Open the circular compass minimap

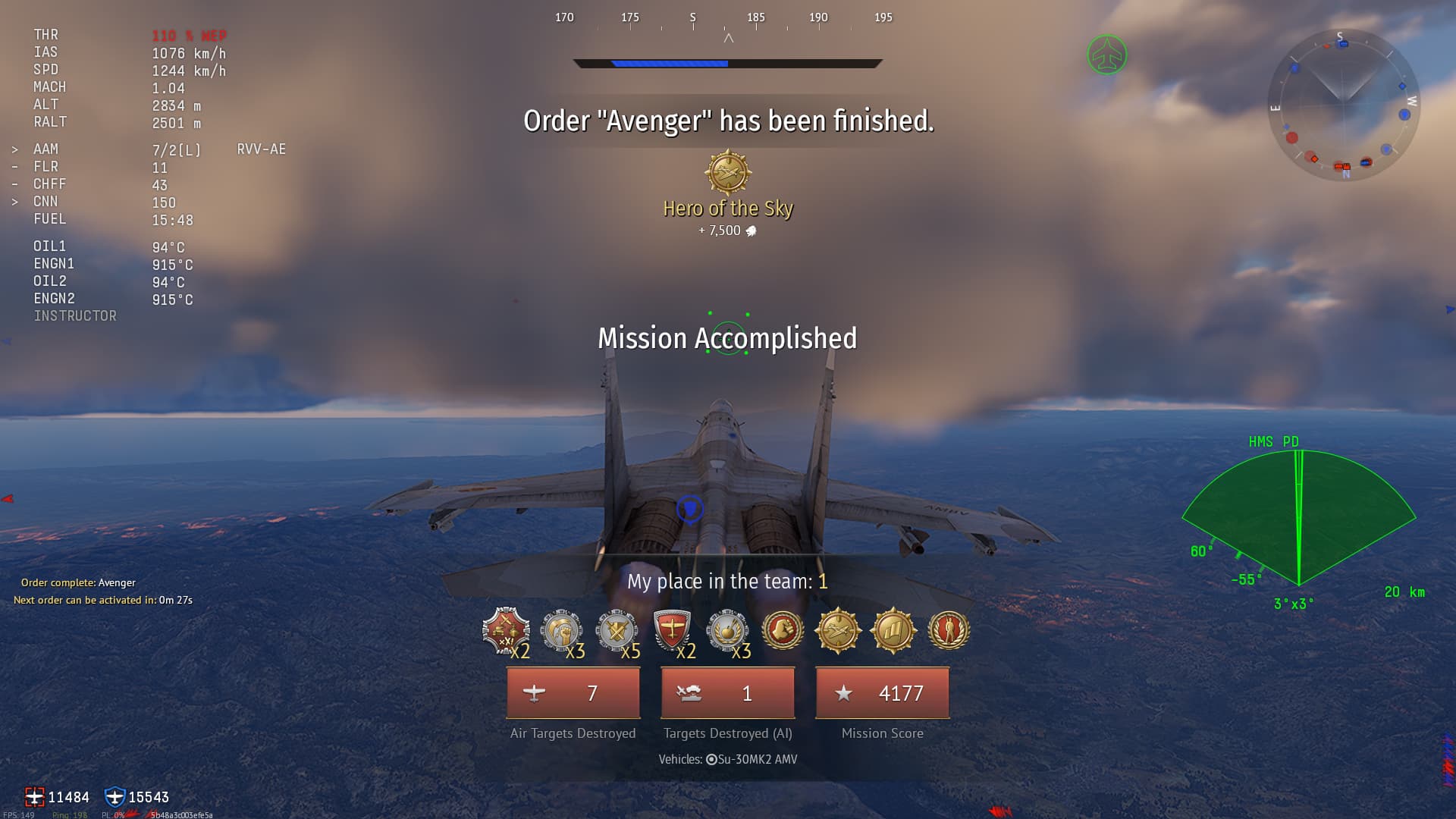tap(1344, 105)
